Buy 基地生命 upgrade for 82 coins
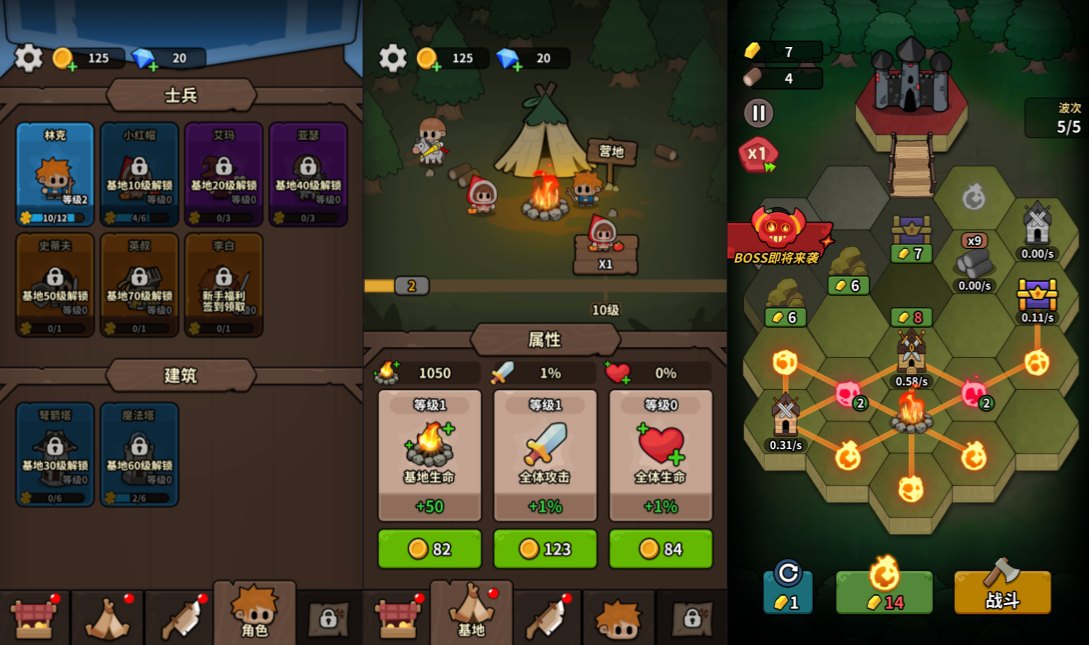Image resolution: width=1089 pixels, height=645 pixels. click(x=429, y=549)
